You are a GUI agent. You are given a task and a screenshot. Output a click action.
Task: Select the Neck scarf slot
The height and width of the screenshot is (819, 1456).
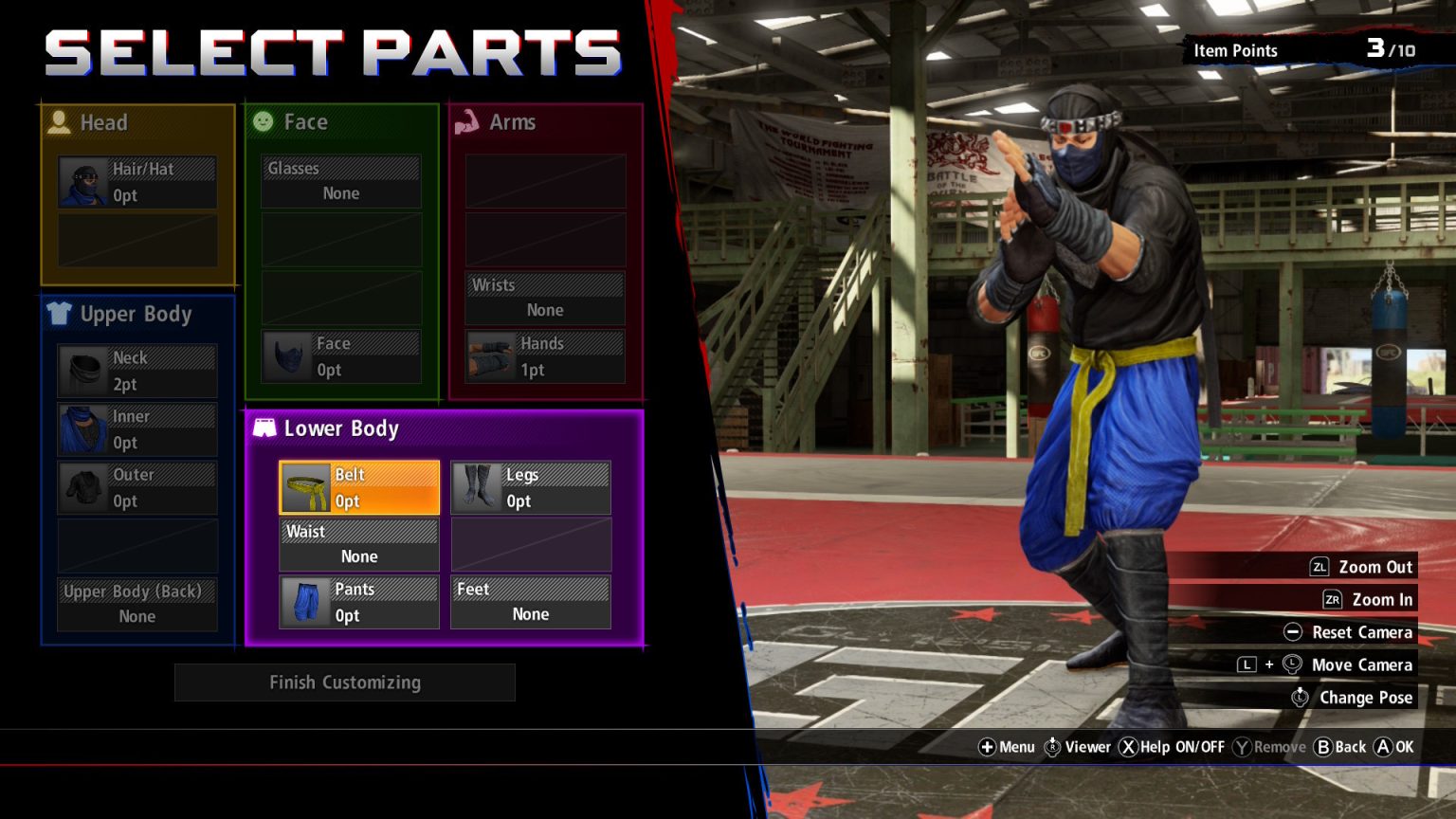tap(137, 371)
